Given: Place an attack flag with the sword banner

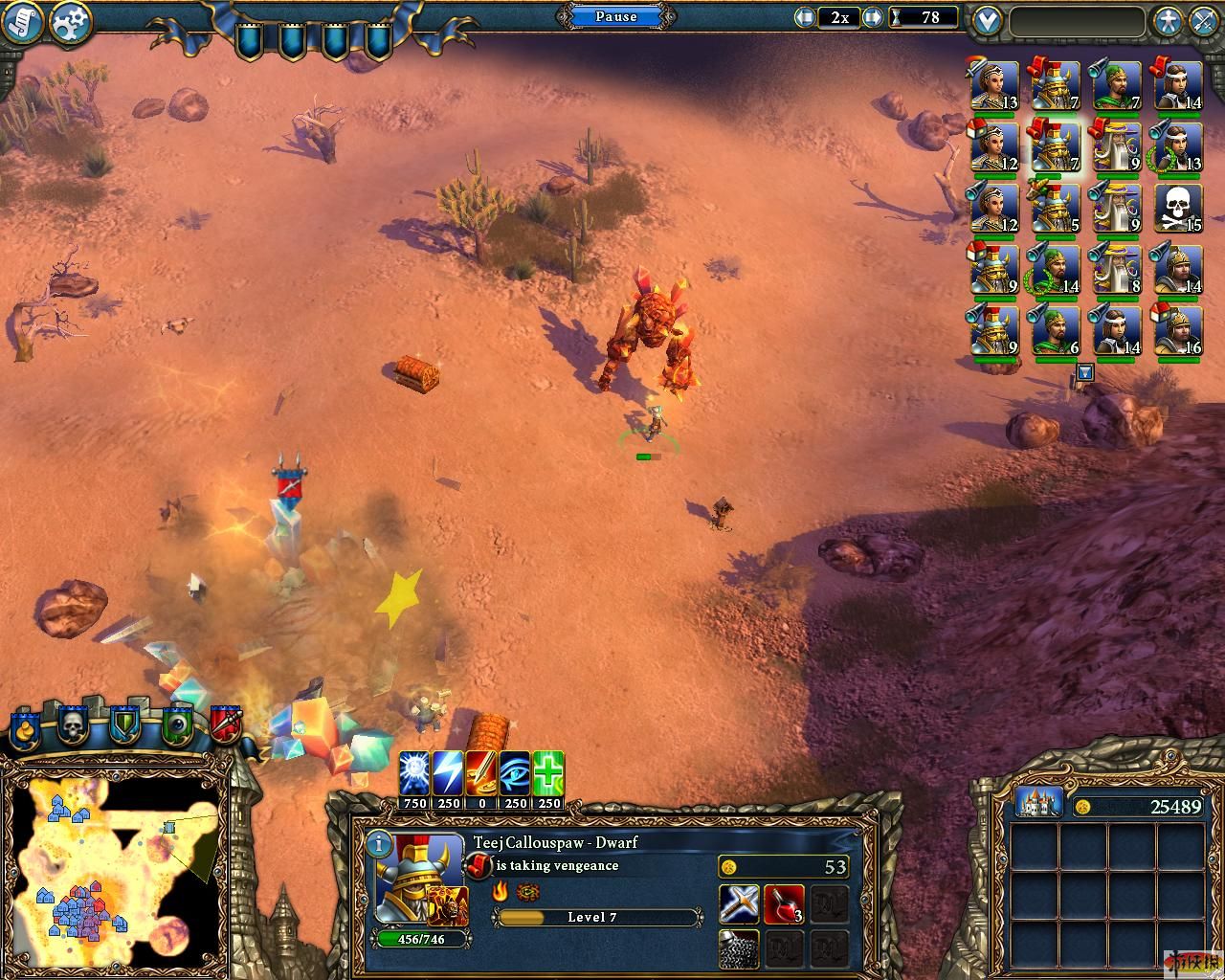Looking at the screenshot, I should click(225, 725).
